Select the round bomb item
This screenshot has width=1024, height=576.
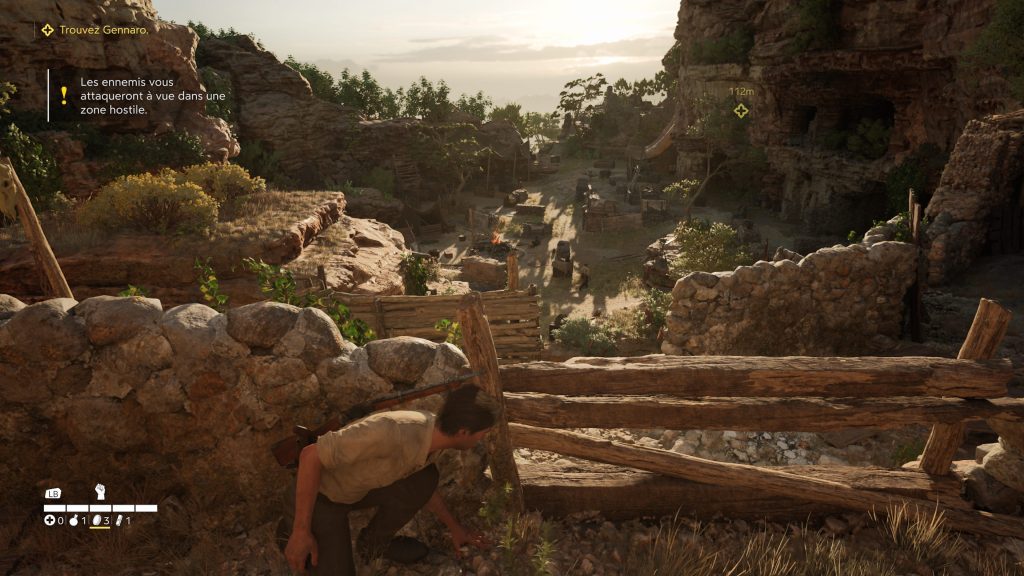click(74, 520)
